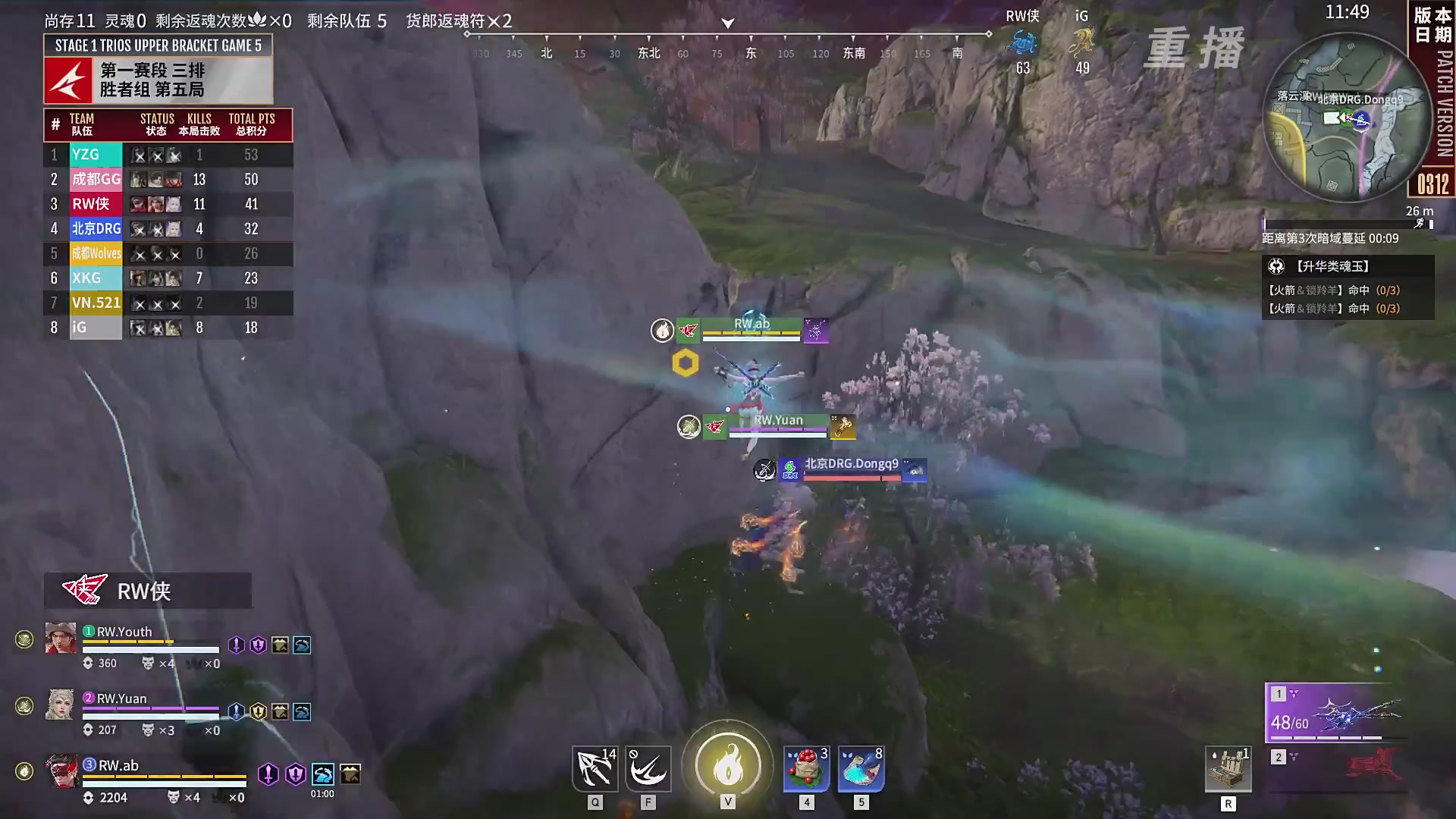Viewport: 1456px width, 819px height.
Task: Toggle RW.ab's gold armor icon with 01:00 timer
Action: coord(350,774)
